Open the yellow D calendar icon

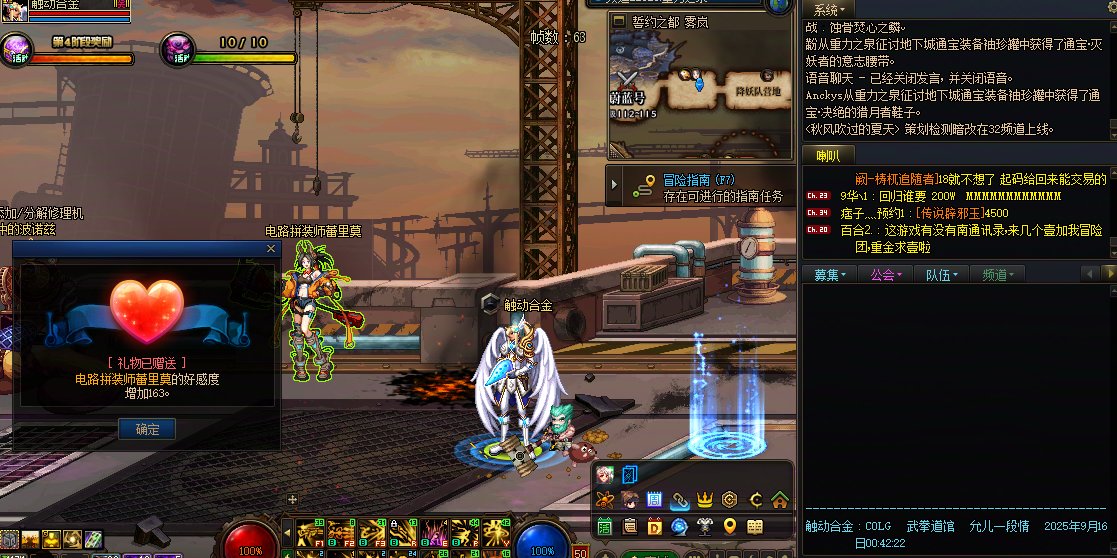pos(654,526)
